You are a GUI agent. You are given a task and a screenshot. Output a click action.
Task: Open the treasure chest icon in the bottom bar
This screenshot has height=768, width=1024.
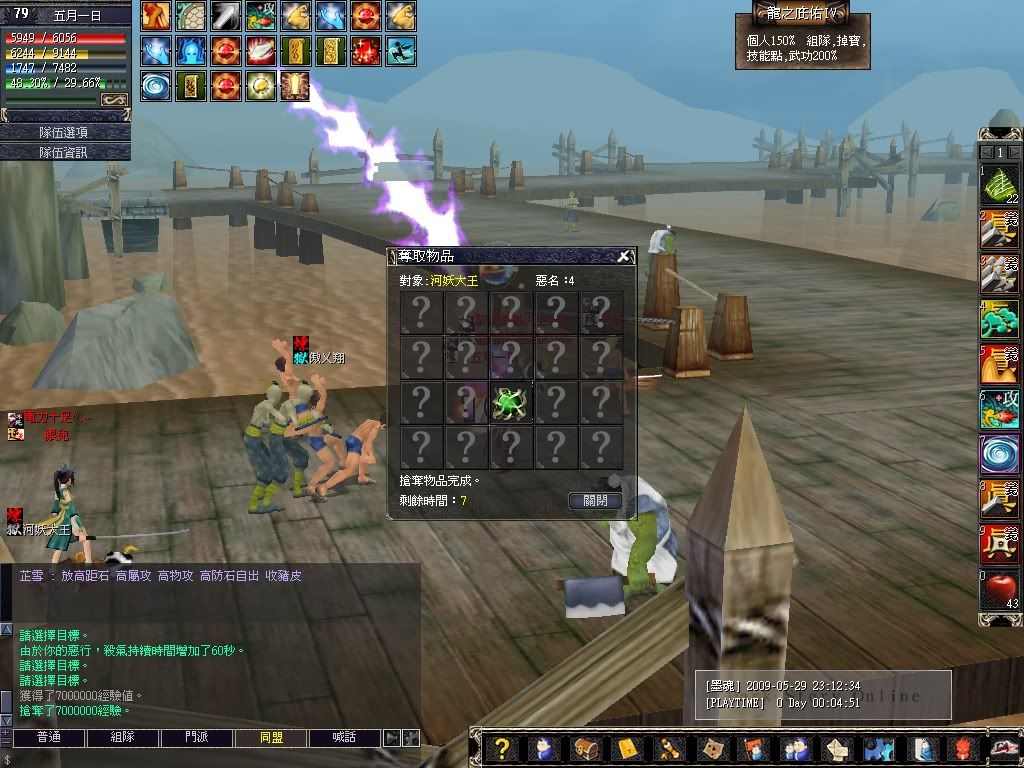586,749
